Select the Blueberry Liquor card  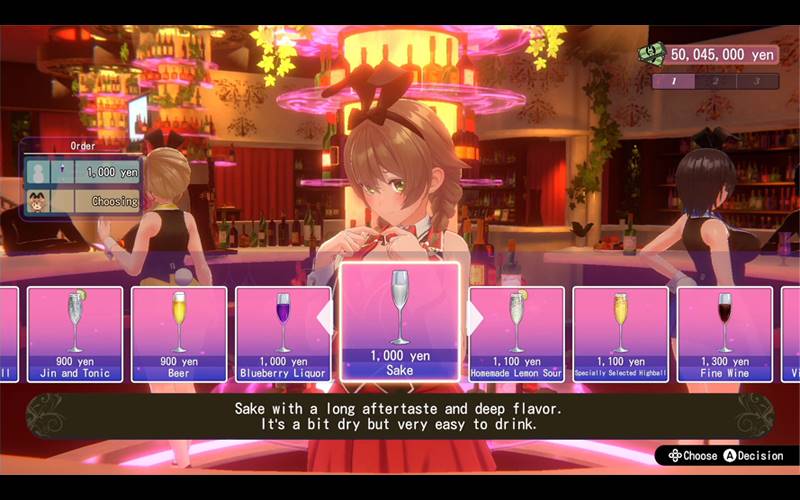point(283,334)
